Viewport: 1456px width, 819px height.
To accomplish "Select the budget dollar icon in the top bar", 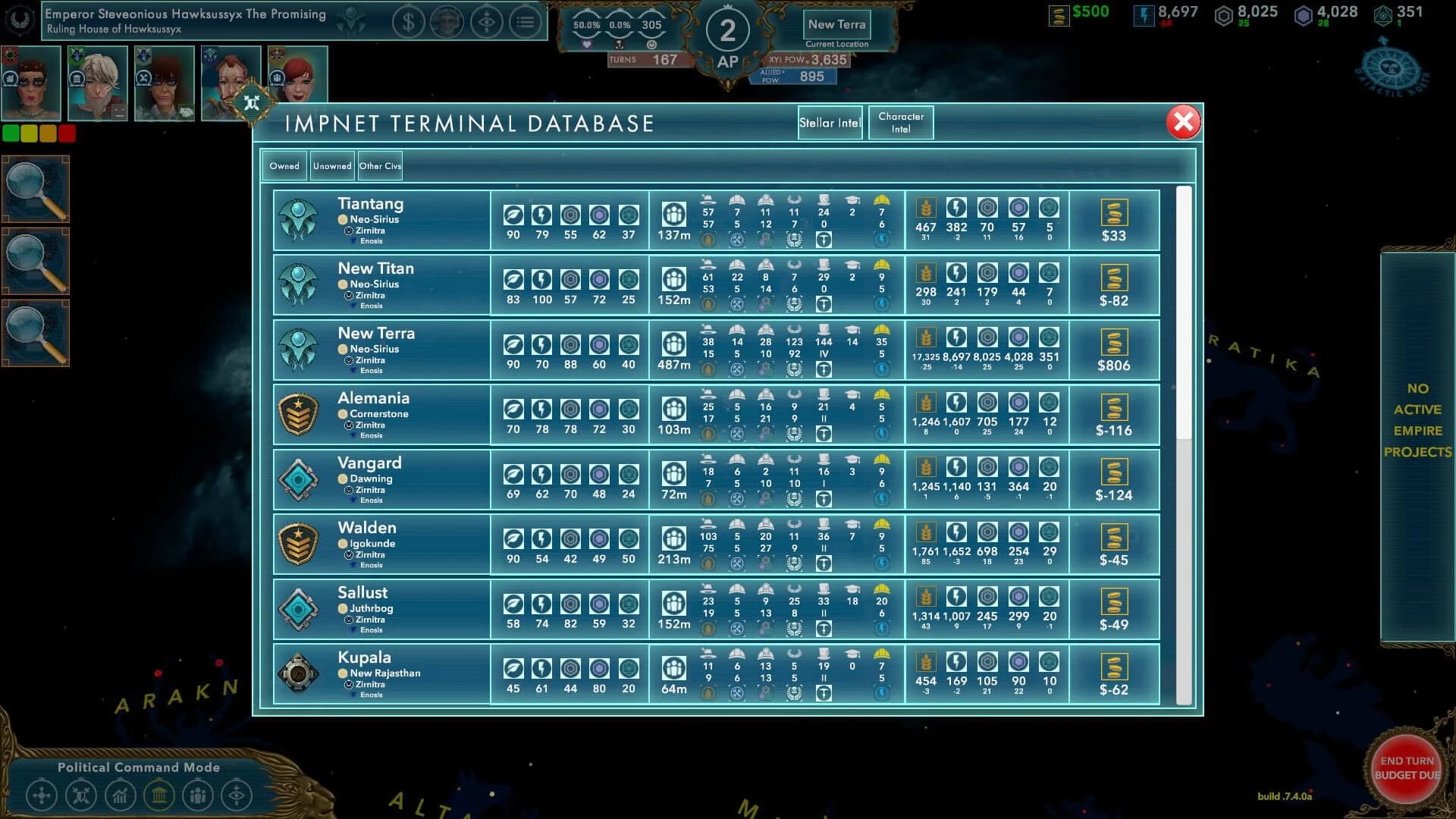I will [x=409, y=23].
